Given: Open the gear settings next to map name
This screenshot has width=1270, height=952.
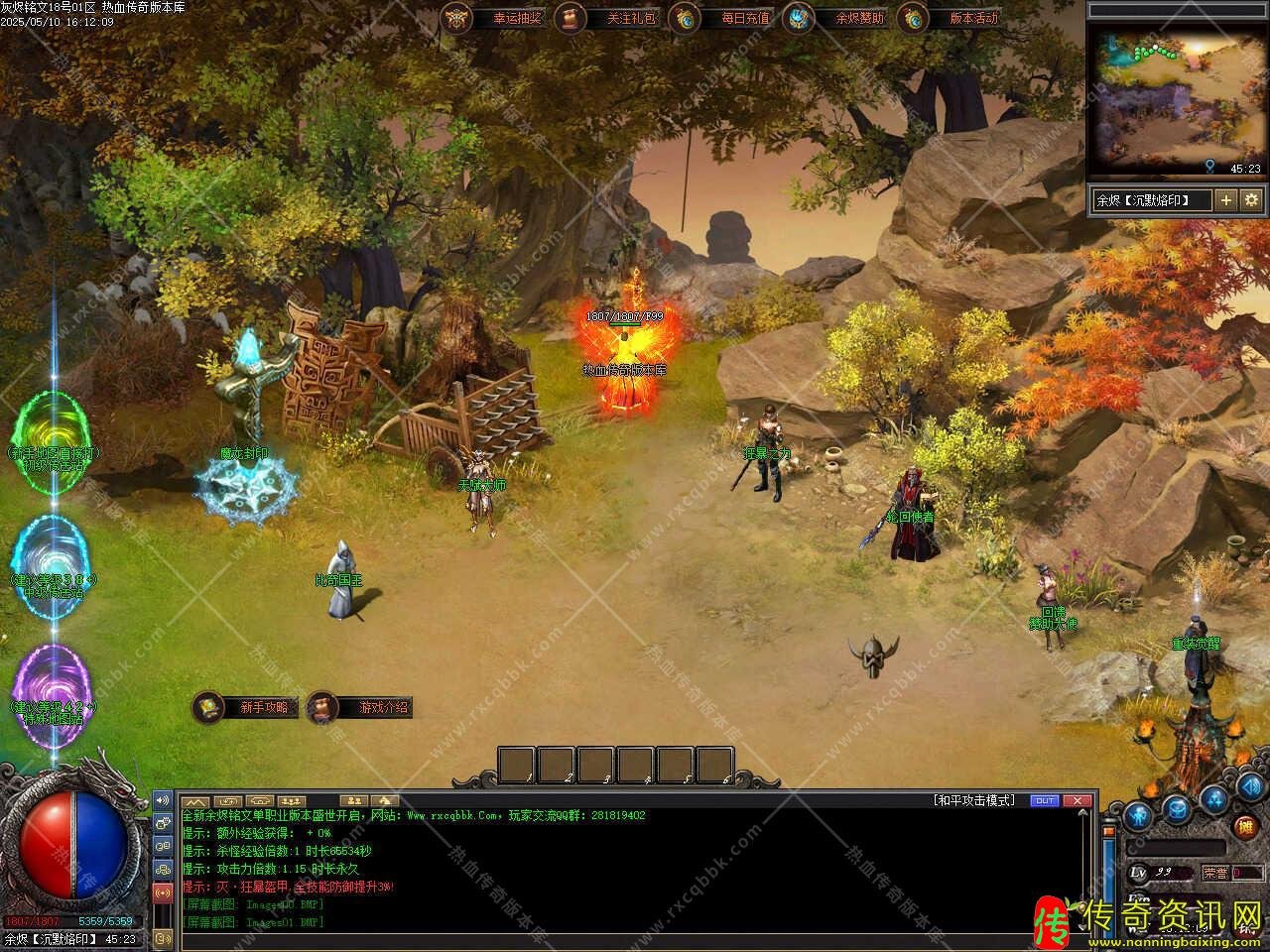Looking at the screenshot, I should [1251, 200].
